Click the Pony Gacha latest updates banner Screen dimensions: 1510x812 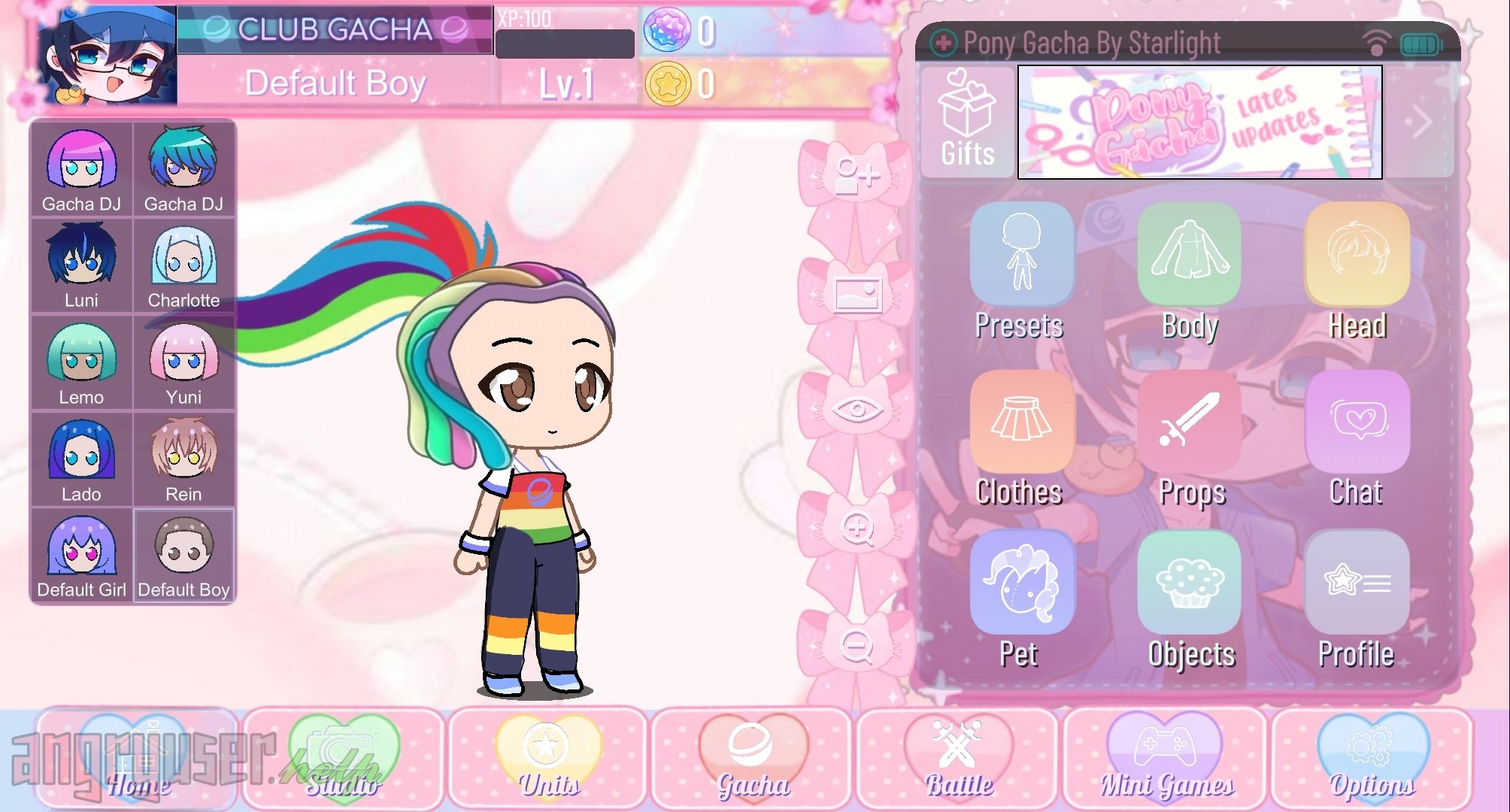[1199, 122]
